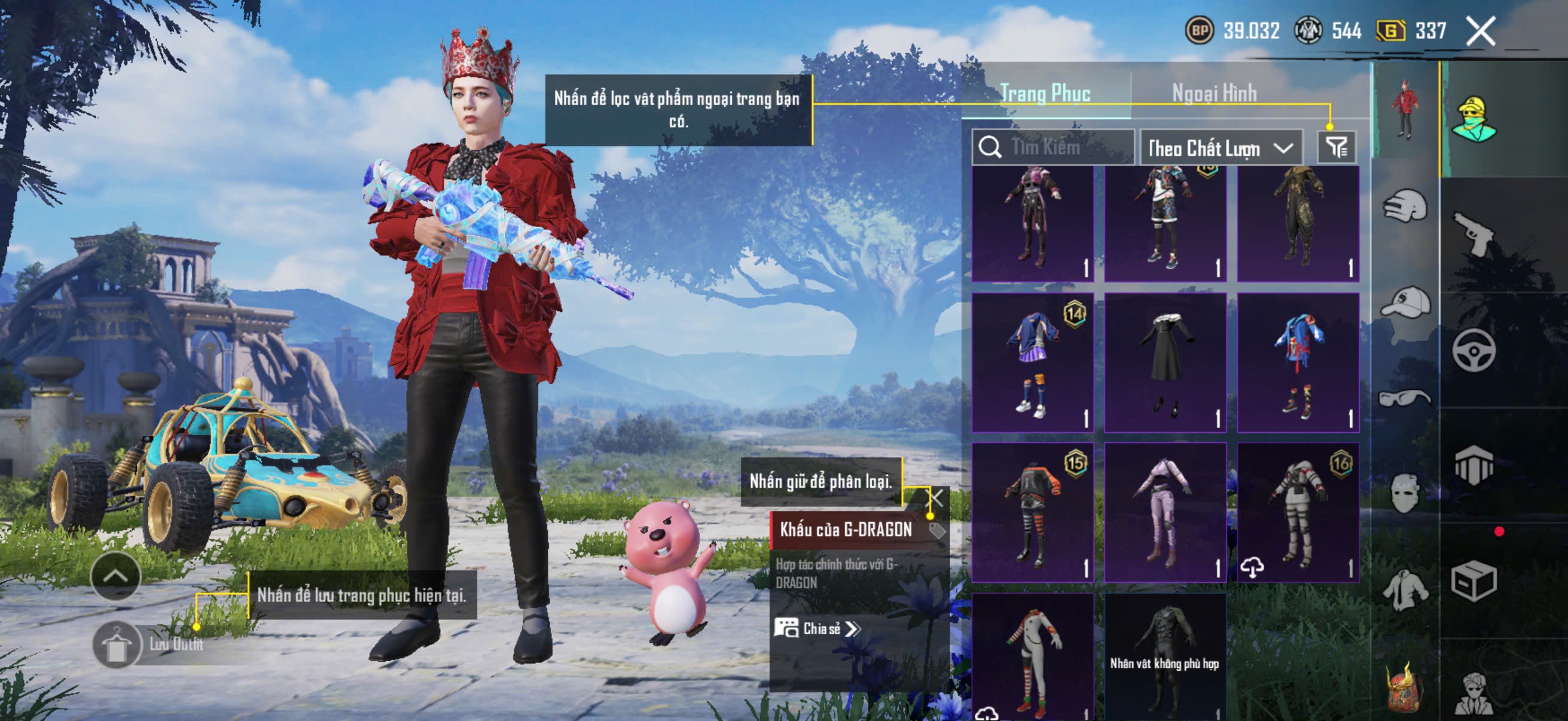
Task: Open the backpack skins category
Action: [x=1404, y=689]
